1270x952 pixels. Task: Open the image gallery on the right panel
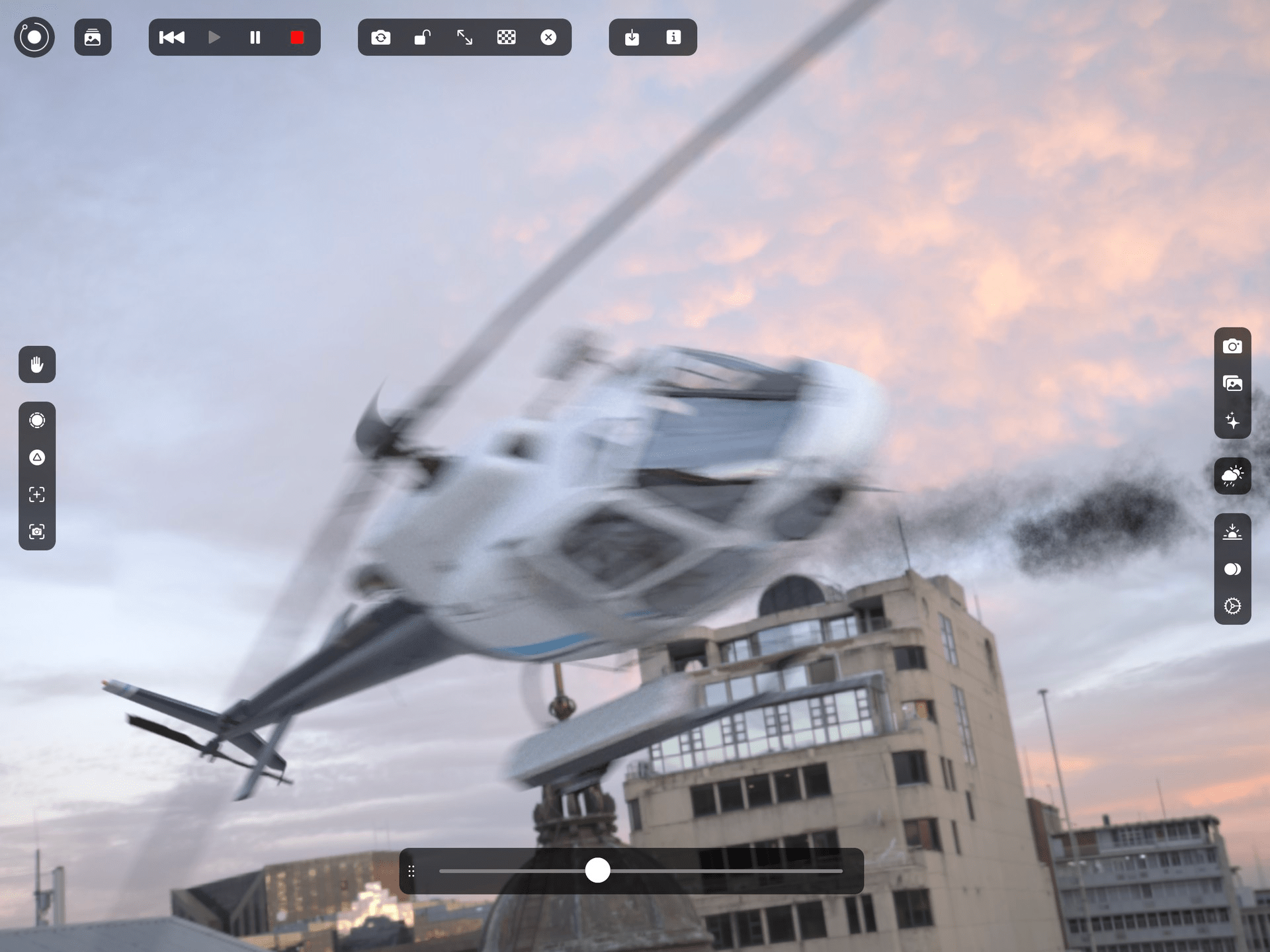click(1233, 383)
